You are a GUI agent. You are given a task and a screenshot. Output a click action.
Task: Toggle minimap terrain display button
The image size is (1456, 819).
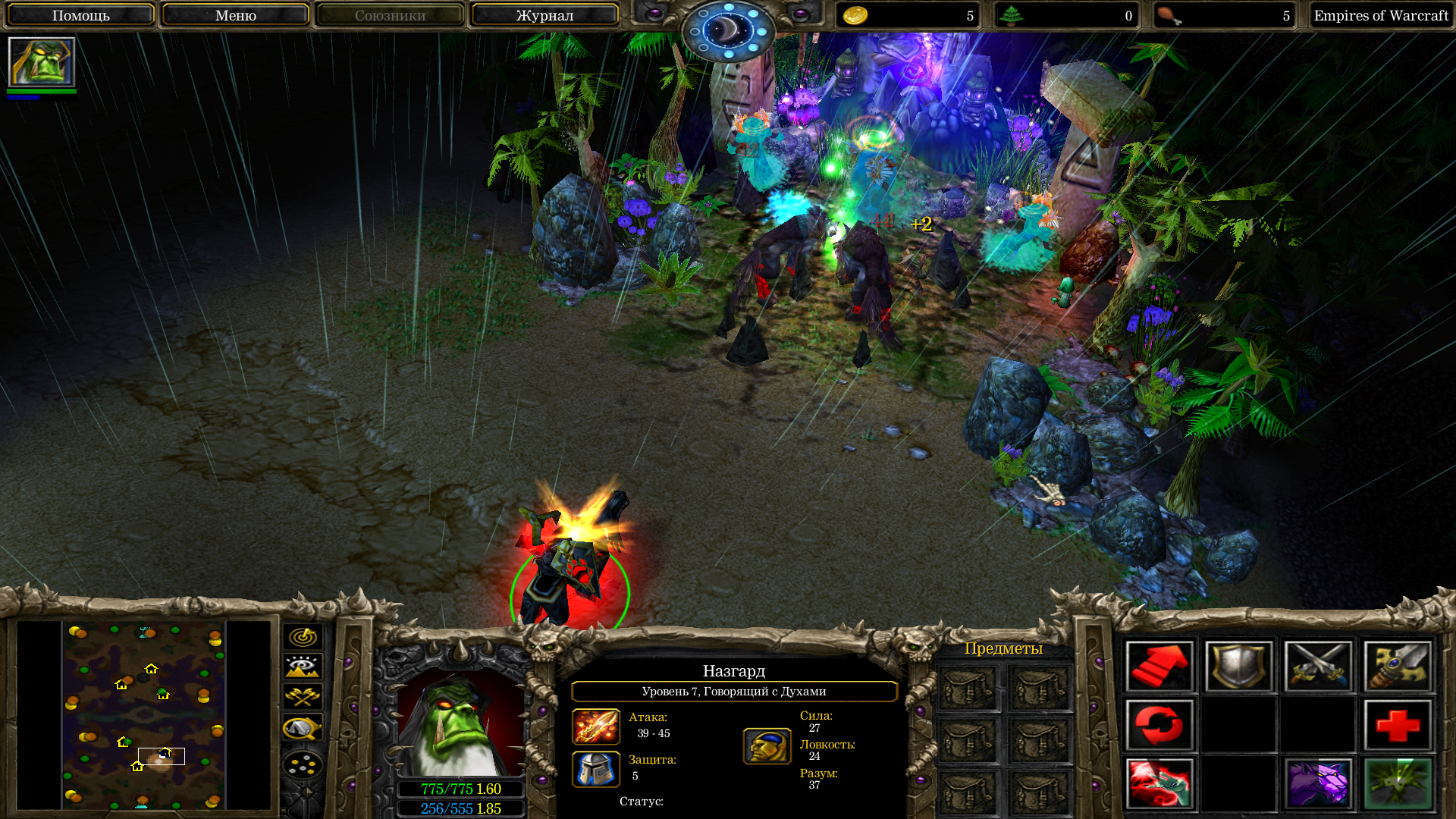[303, 667]
